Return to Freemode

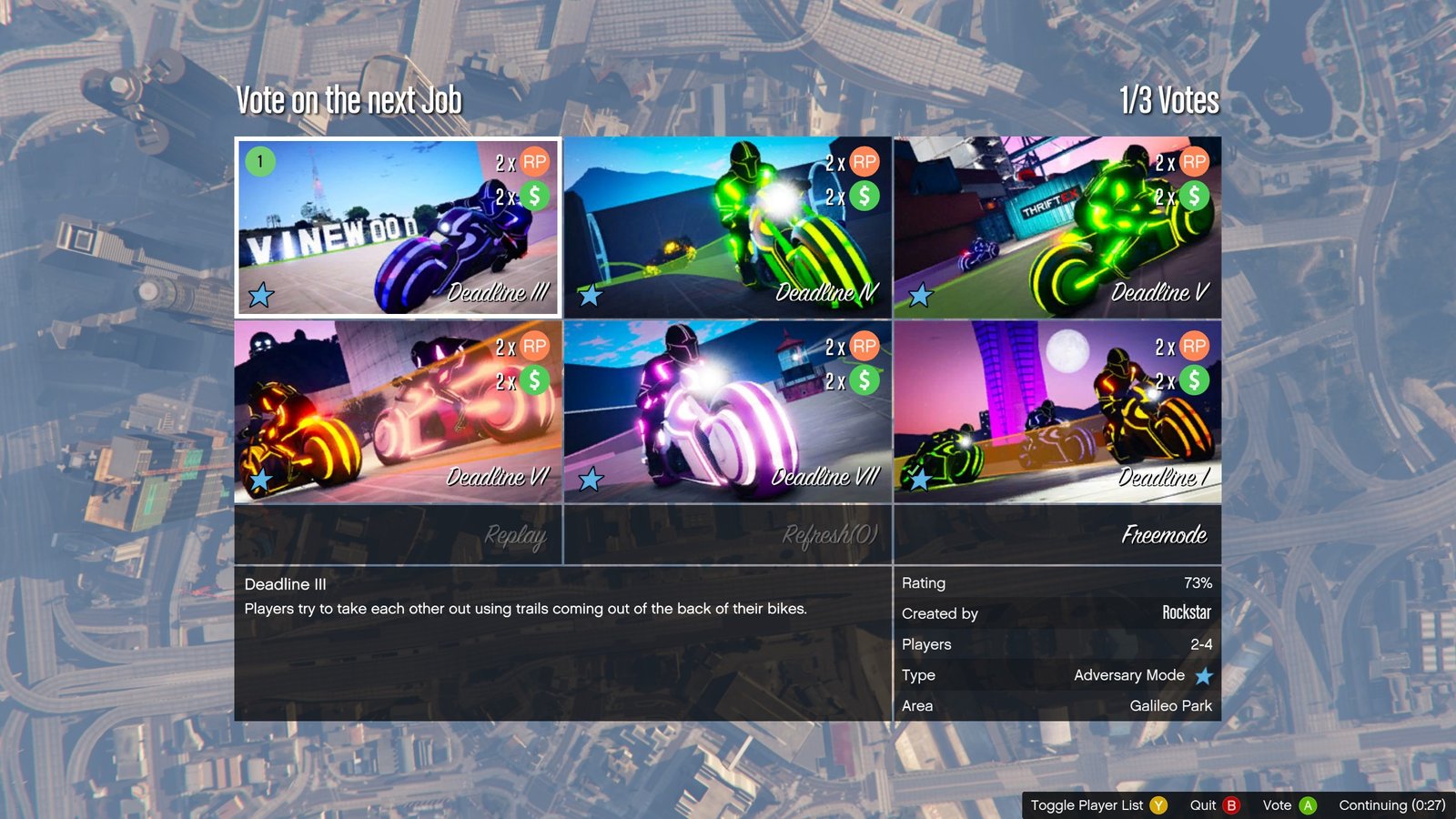[1057, 535]
